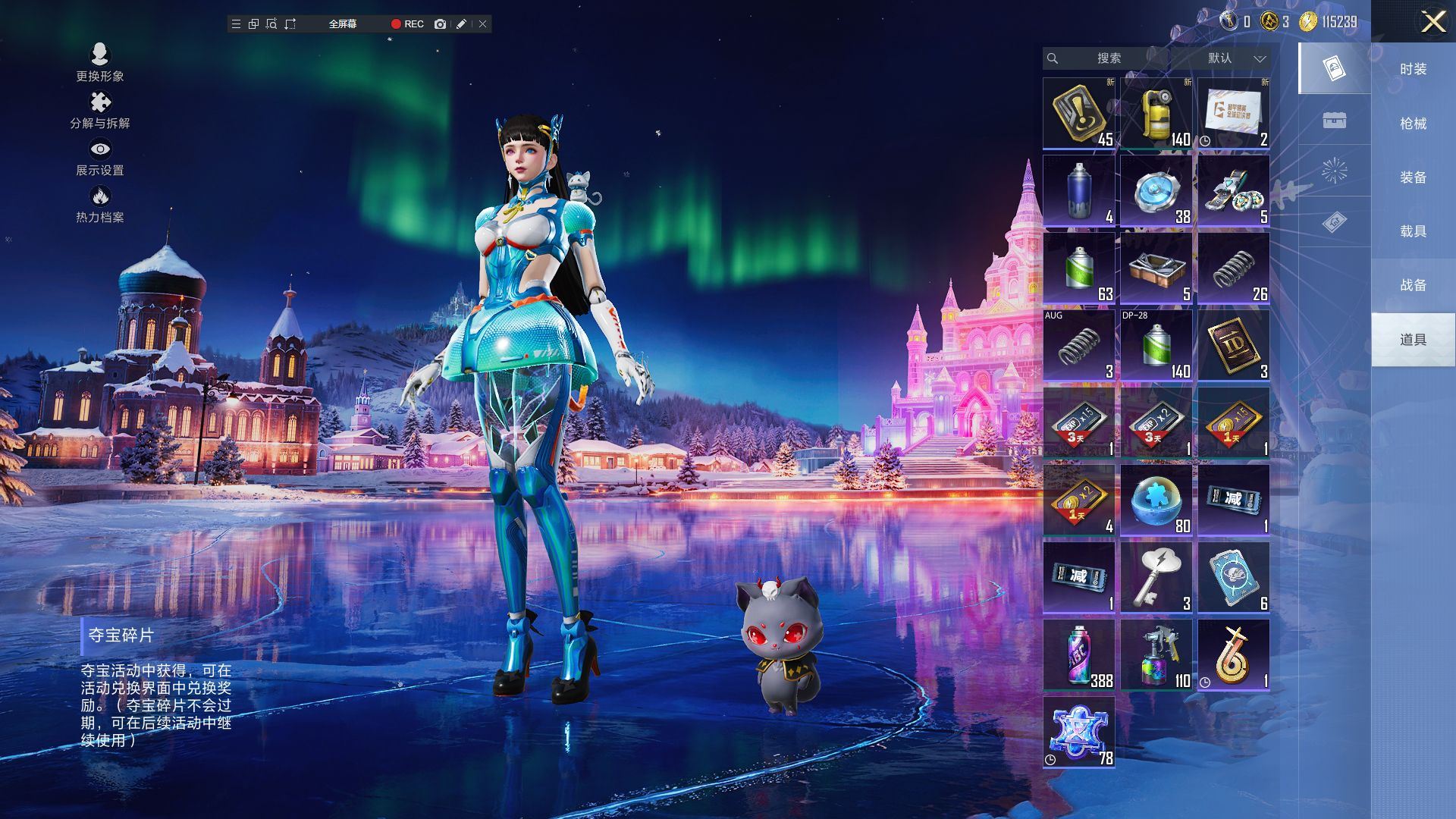1456x819 pixels.
Task: Switch to the 时装 outfit tab
Action: coord(1413,69)
